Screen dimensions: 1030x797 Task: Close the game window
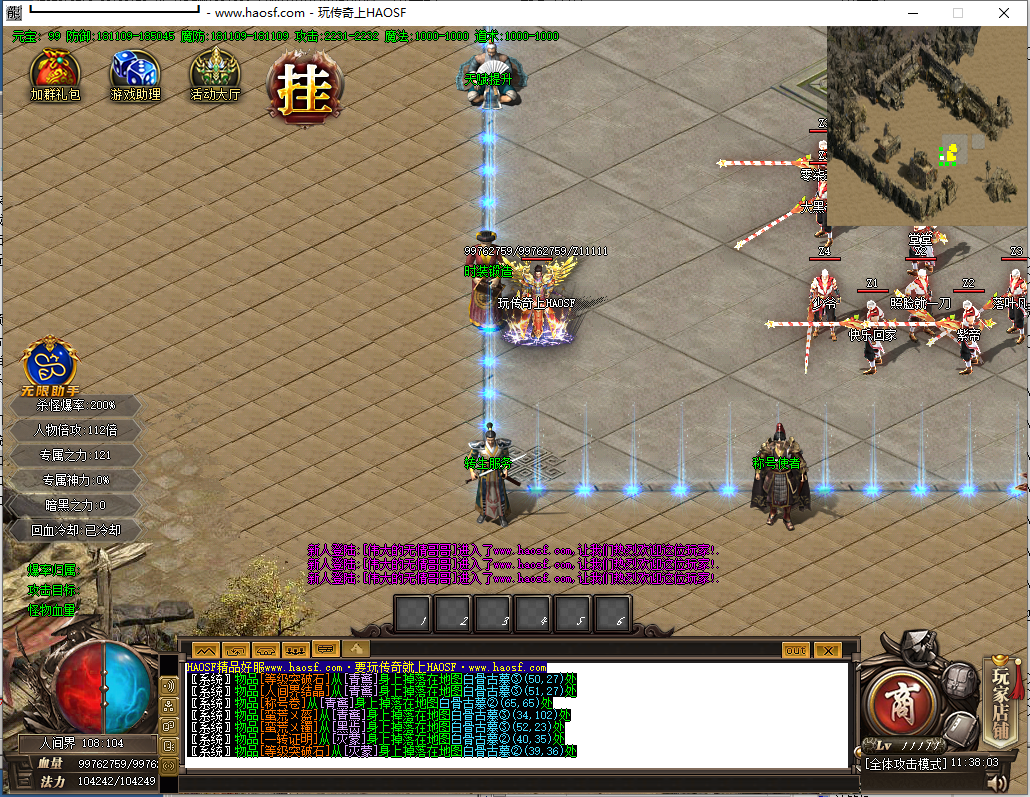pos(1003,13)
